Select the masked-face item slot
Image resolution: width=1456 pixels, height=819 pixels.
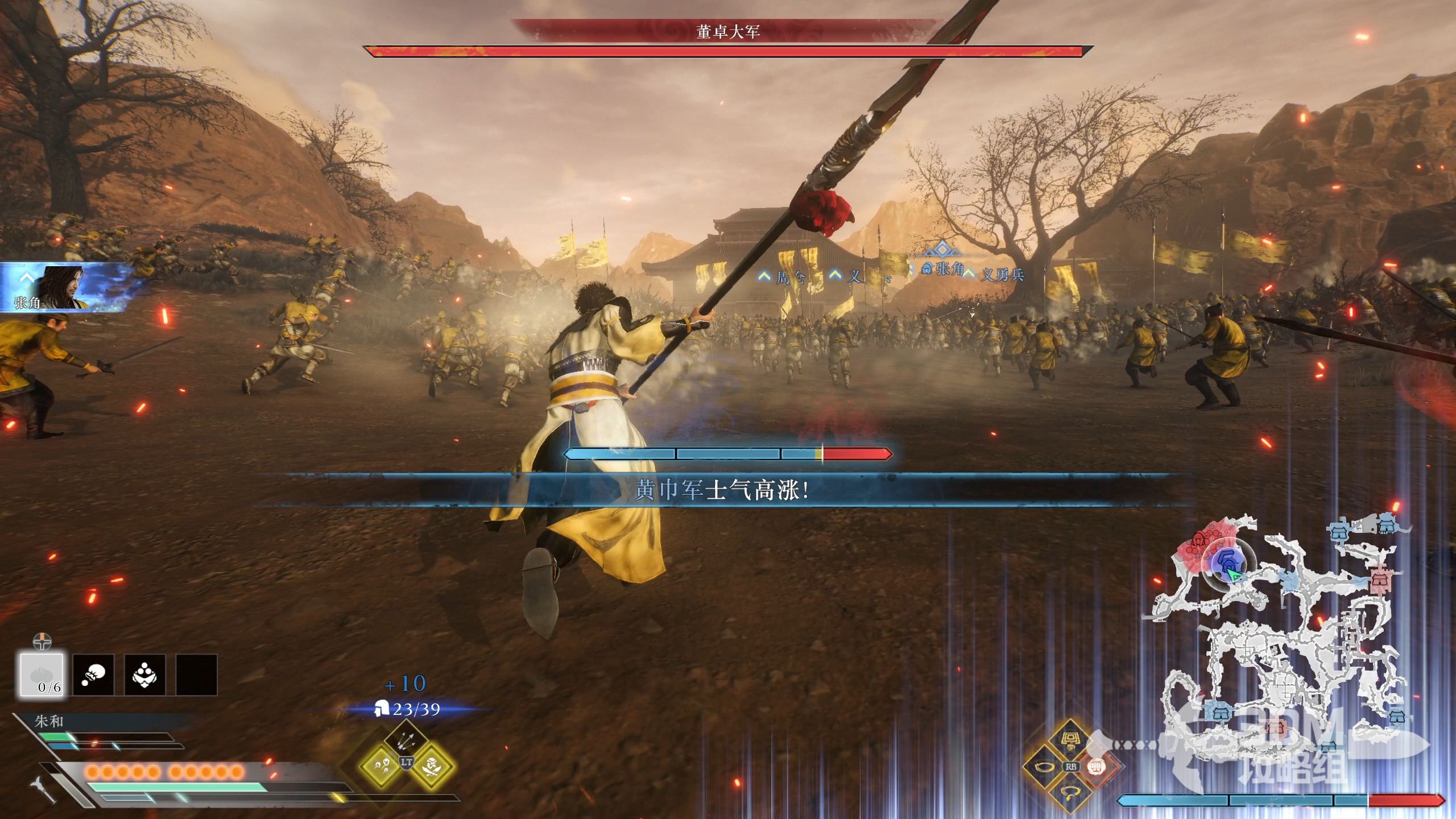pyautogui.click(x=145, y=675)
